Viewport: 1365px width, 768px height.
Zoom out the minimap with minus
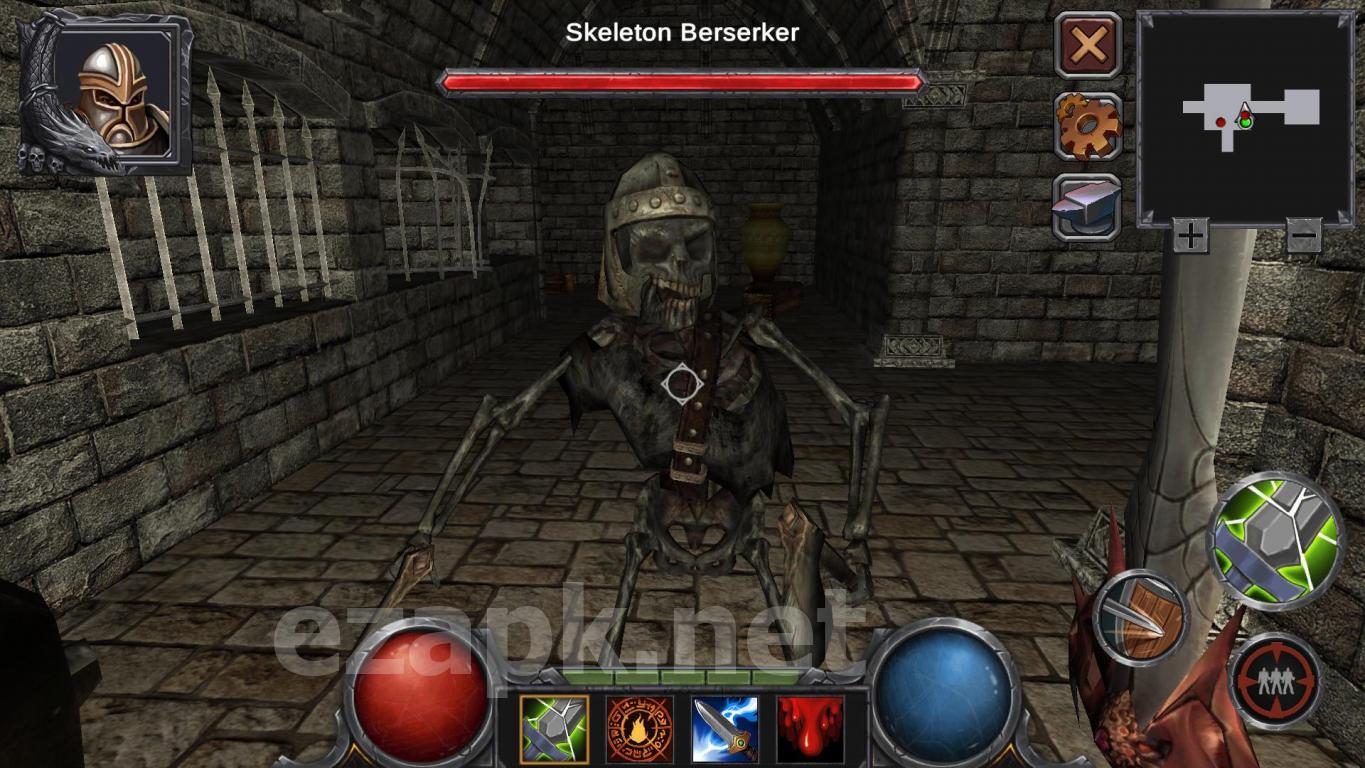(x=1303, y=237)
